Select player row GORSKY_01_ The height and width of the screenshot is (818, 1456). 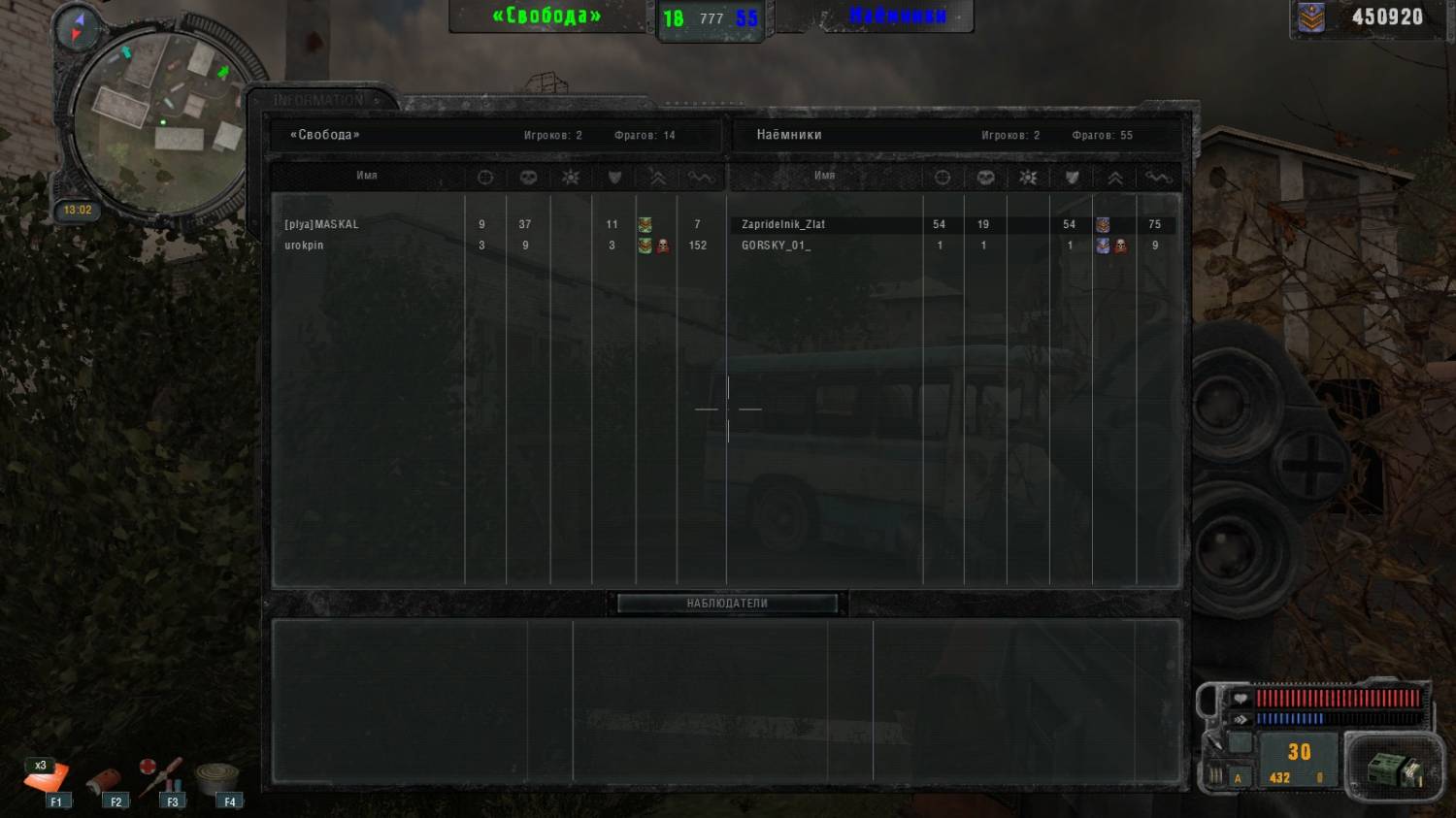point(776,245)
